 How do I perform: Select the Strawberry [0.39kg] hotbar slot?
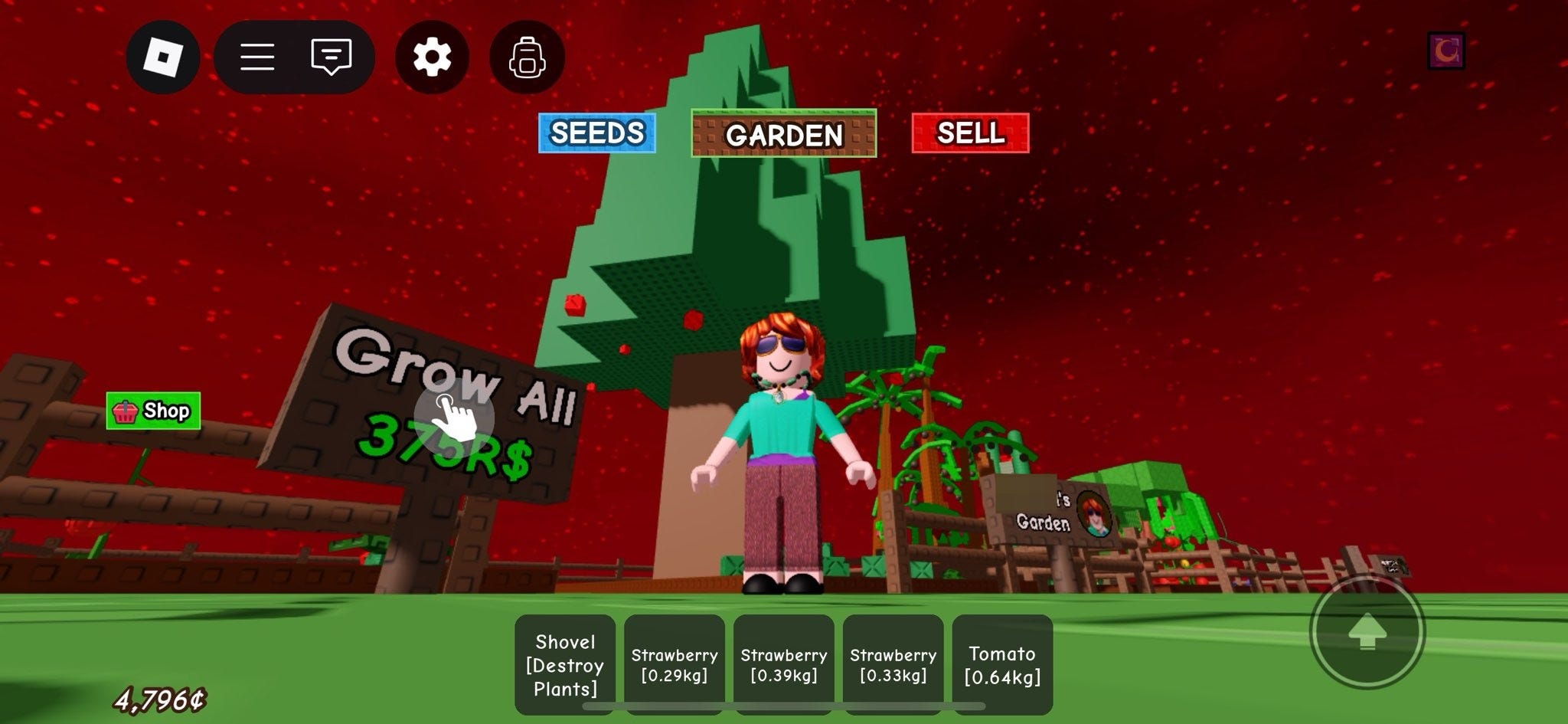(x=783, y=662)
